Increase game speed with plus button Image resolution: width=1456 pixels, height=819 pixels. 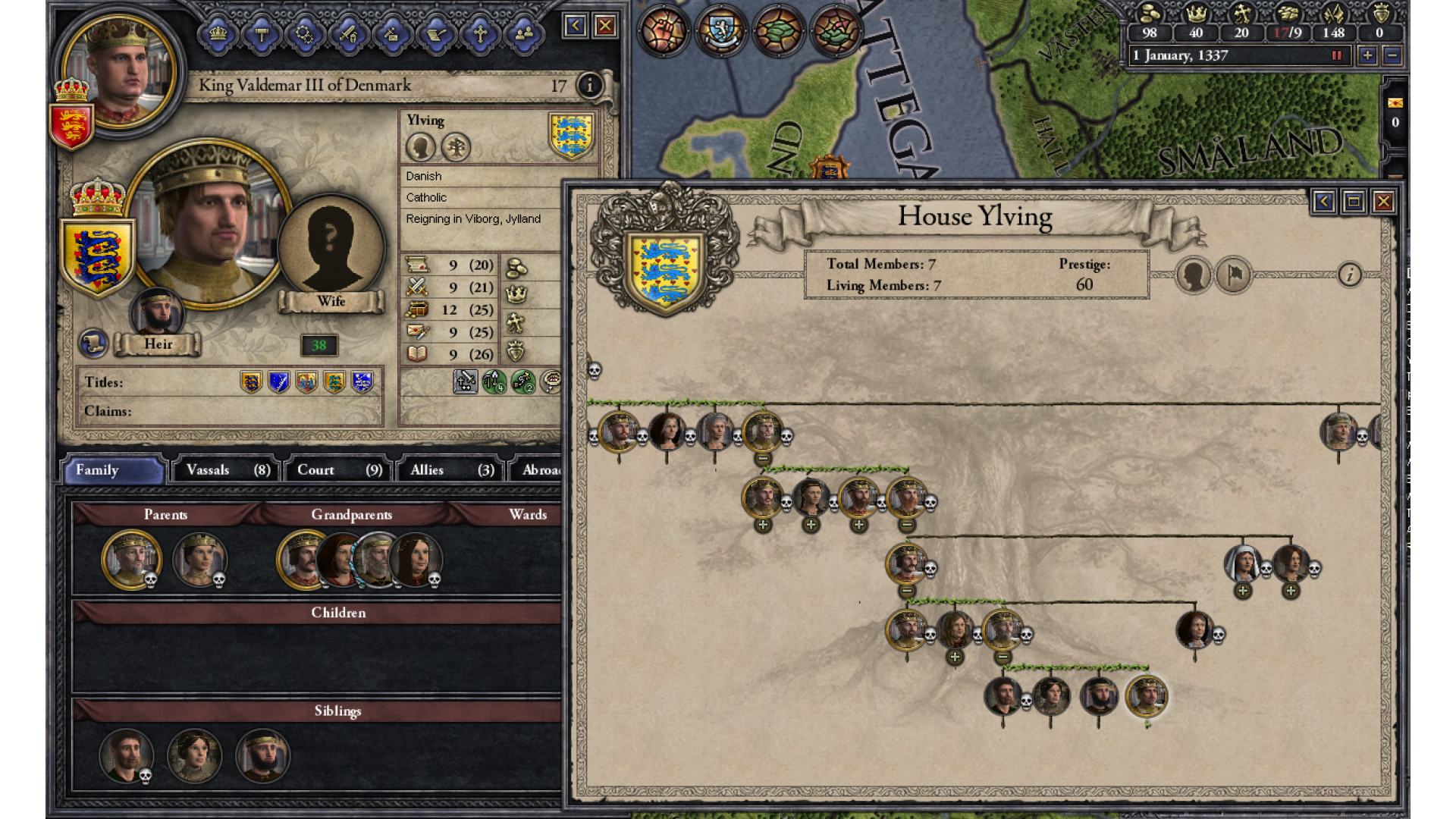point(1367,55)
